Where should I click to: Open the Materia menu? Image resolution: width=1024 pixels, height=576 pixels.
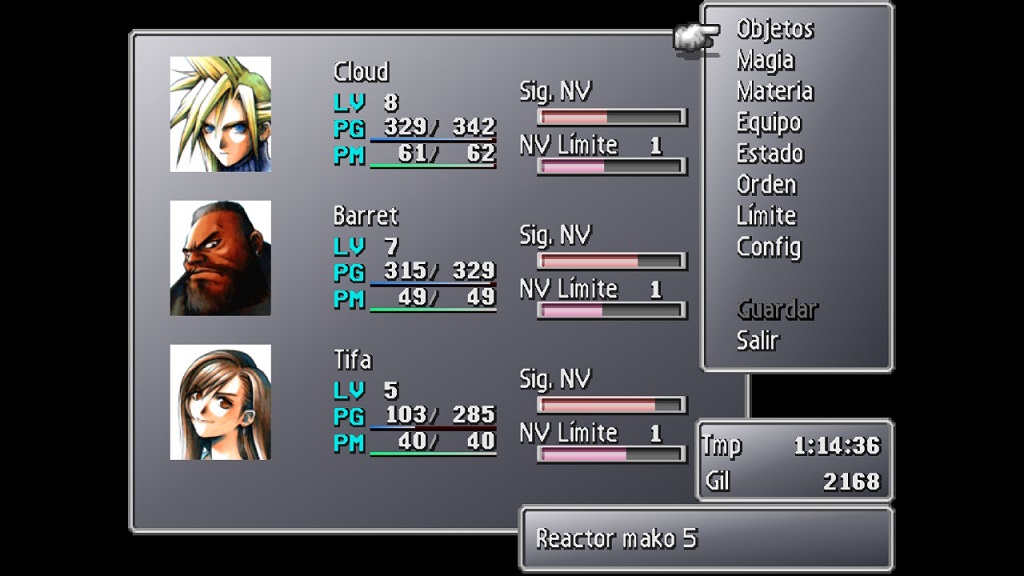tap(774, 91)
